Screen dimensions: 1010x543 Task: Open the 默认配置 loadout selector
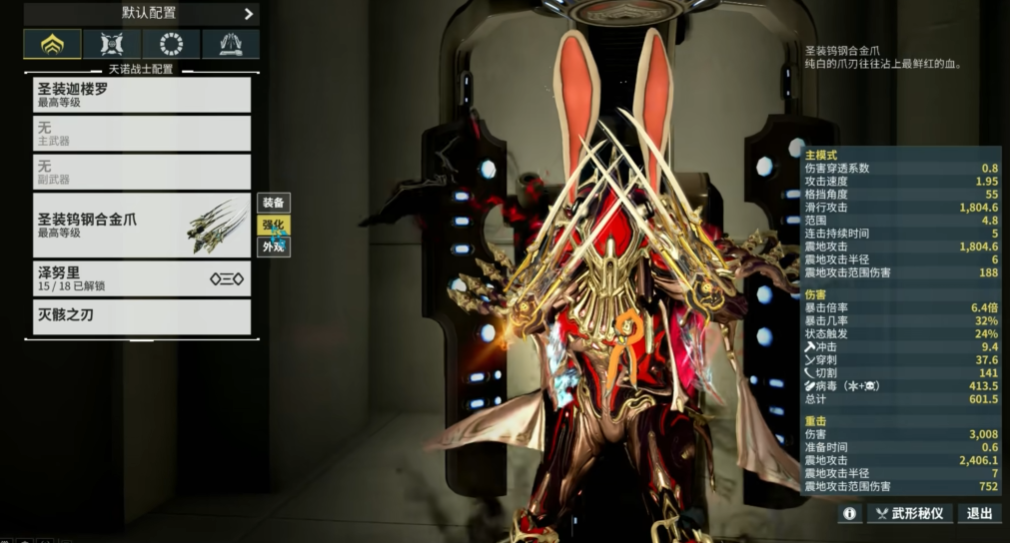[x=141, y=14]
